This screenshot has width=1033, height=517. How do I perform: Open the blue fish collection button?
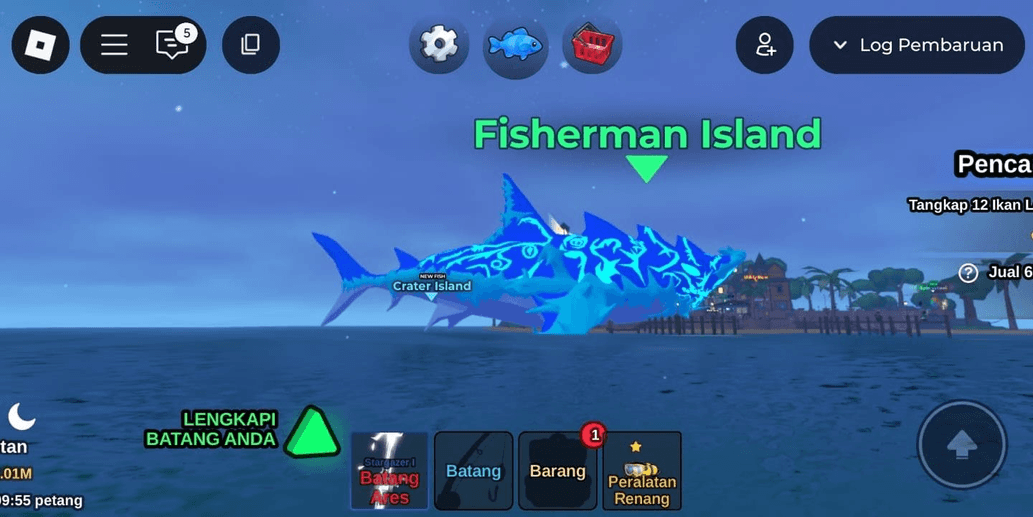click(x=515, y=46)
